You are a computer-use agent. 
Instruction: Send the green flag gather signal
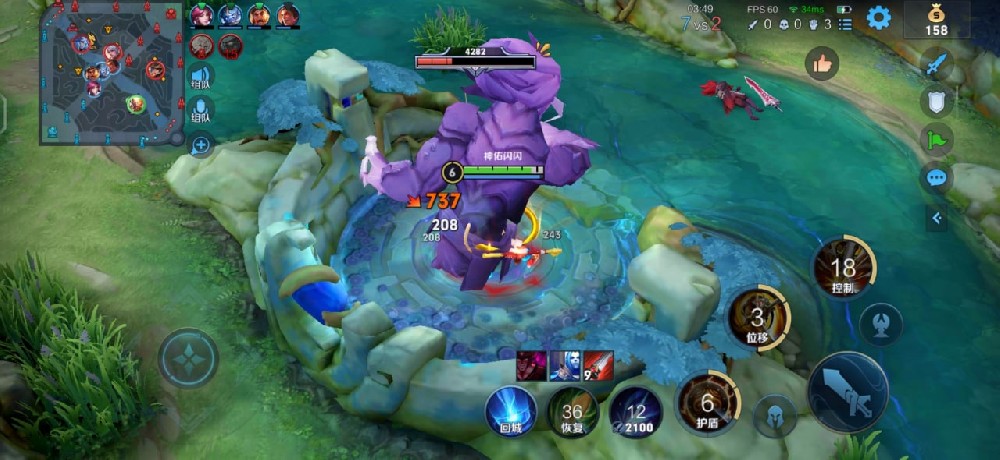[x=936, y=140]
